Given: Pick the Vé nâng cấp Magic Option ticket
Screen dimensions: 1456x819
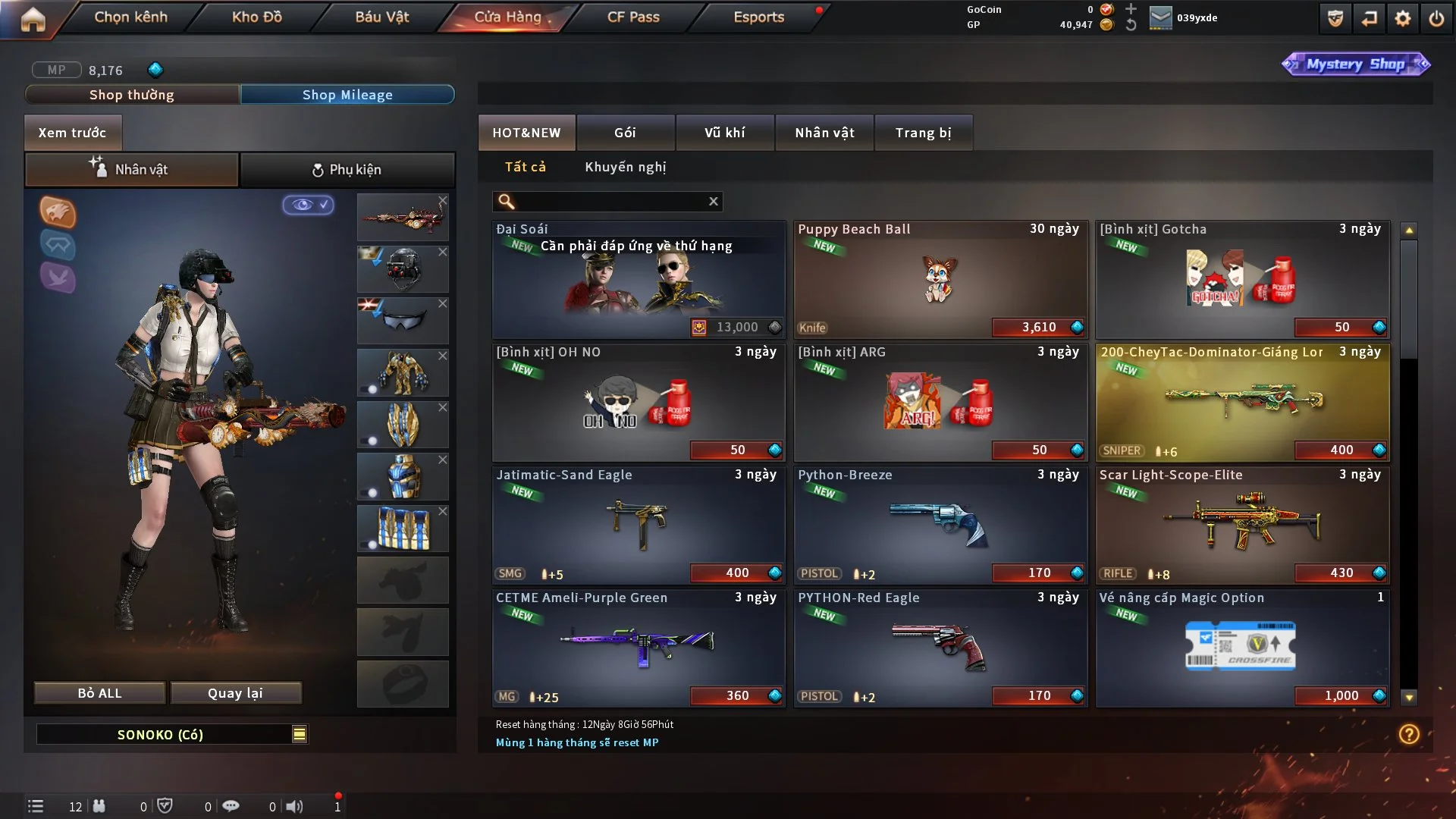Looking at the screenshot, I should (1242, 648).
